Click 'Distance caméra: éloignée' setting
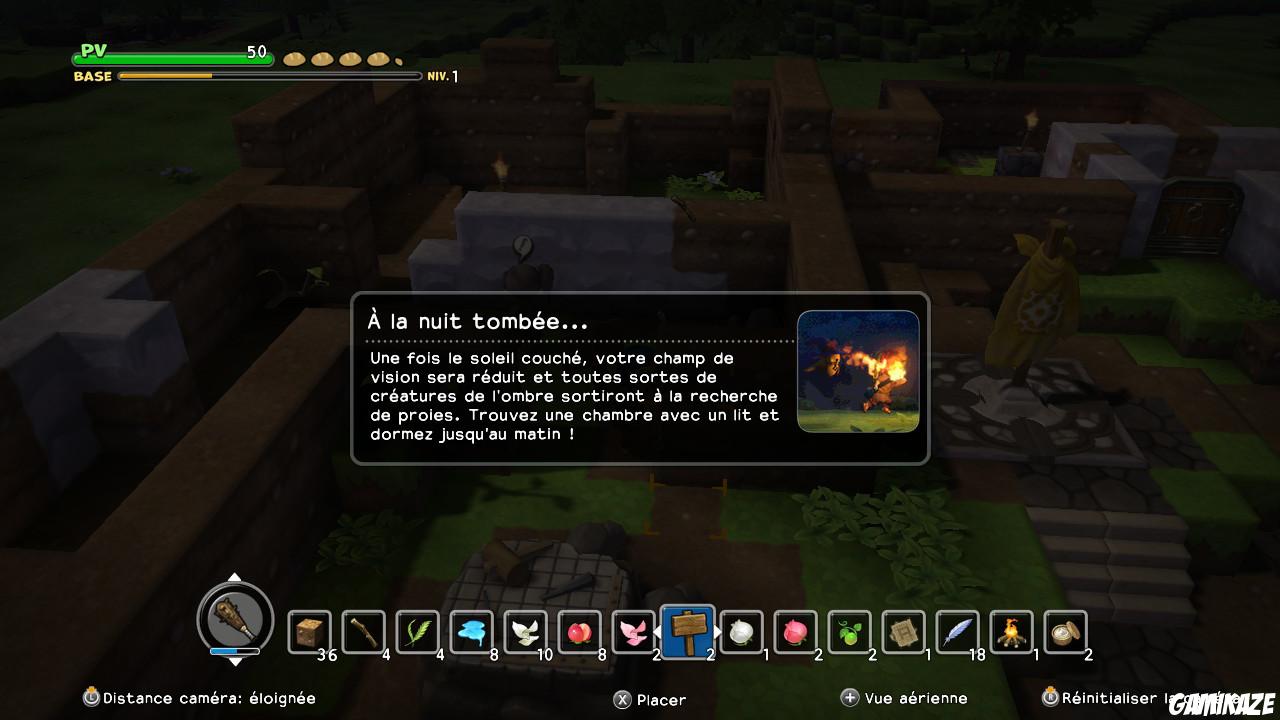Viewport: 1280px width, 720px height. pyautogui.click(x=200, y=698)
